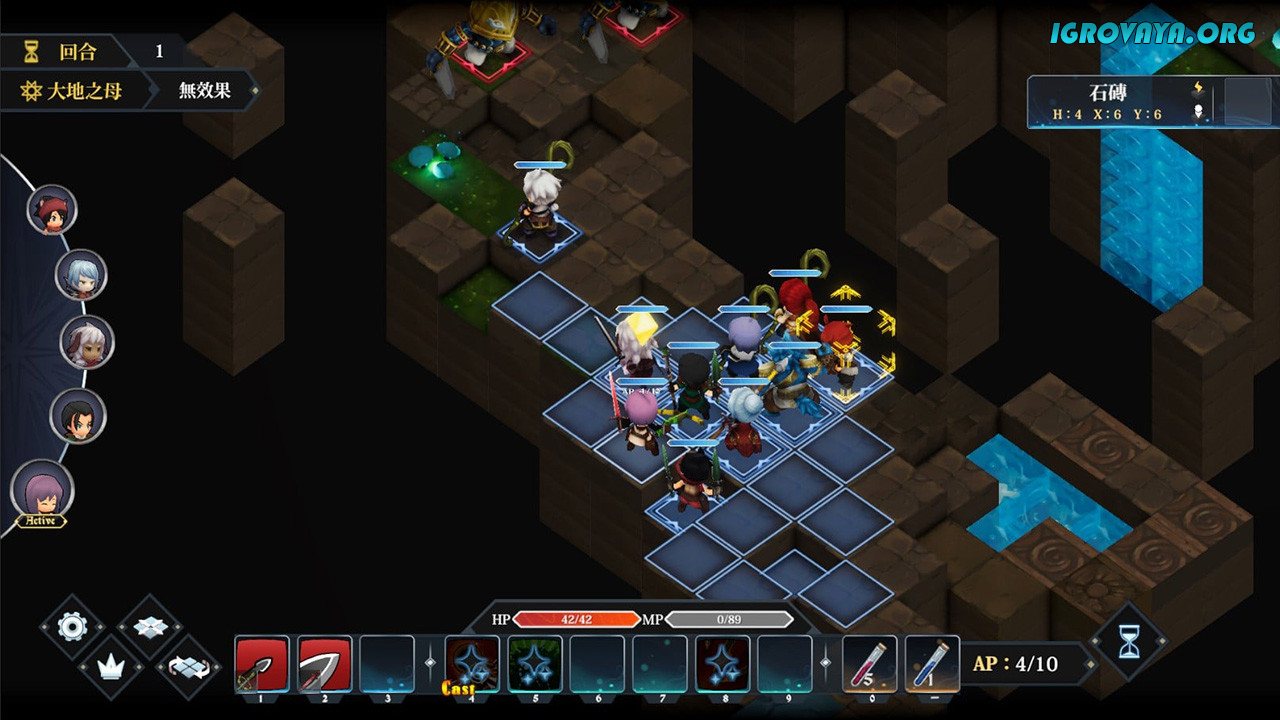The image size is (1280, 720).
Task: Activate the Cast skill in slot 4
Action: 472,664
